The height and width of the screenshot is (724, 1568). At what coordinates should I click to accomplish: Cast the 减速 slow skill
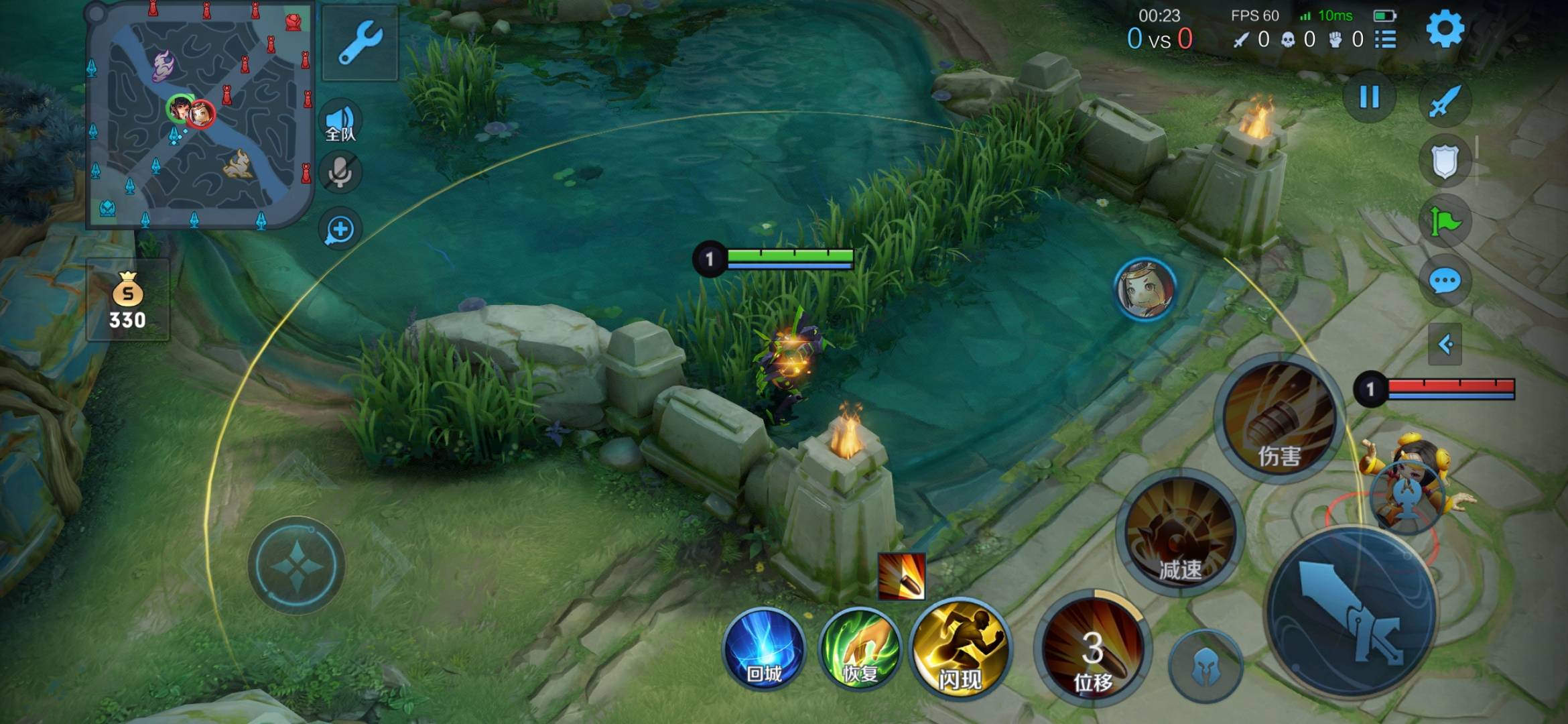pyautogui.click(x=1179, y=532)
